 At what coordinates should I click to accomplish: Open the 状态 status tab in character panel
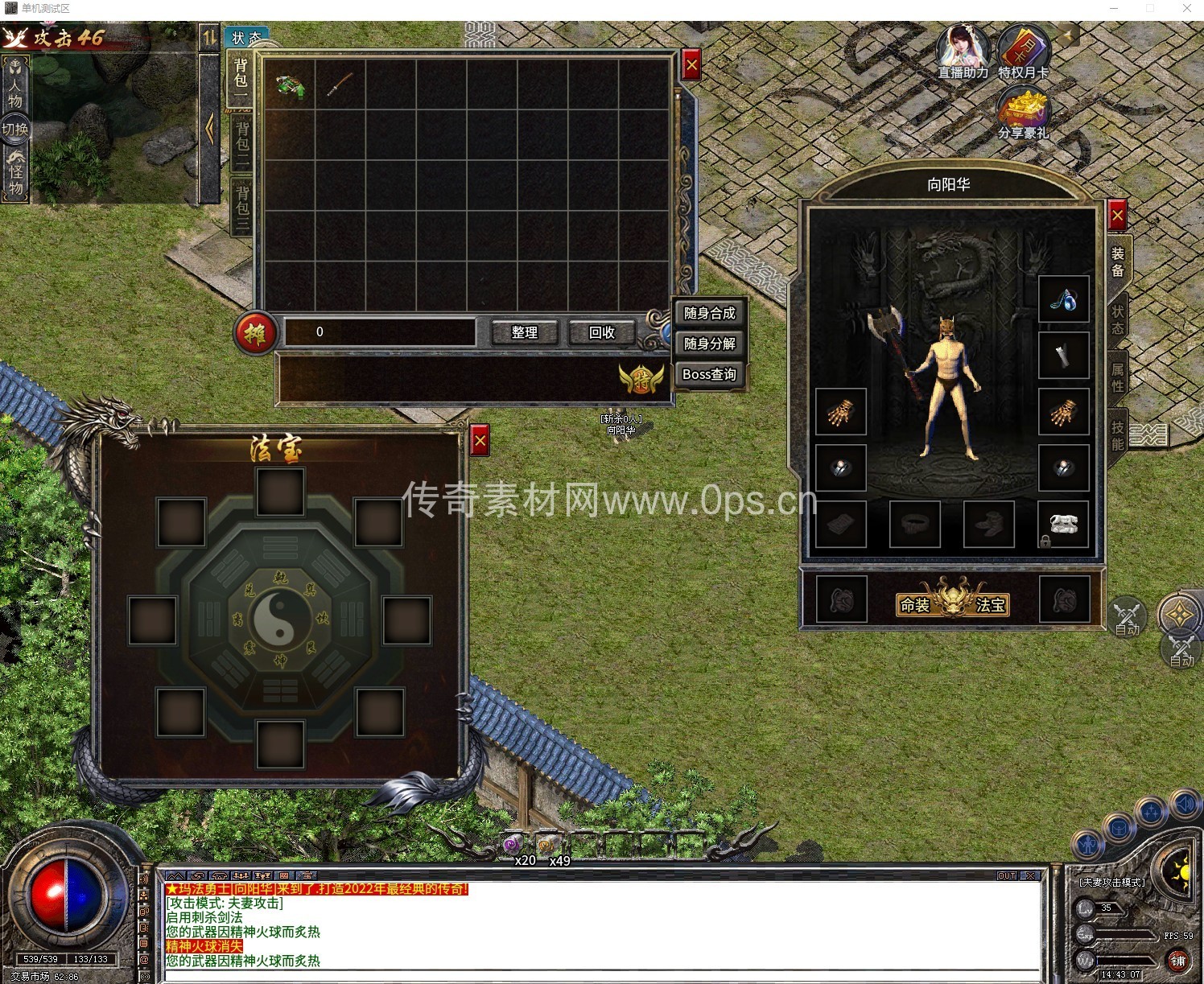(x=1118, y=320)
